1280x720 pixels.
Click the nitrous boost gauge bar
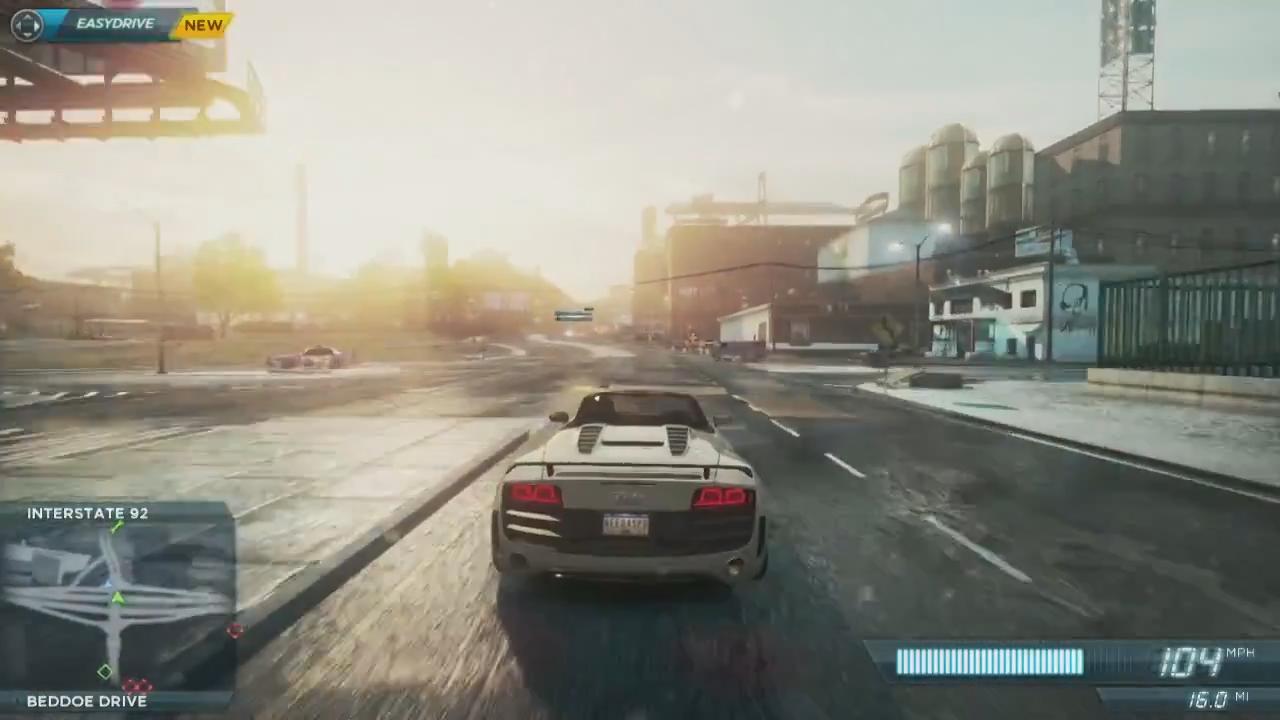click(990, 662)
